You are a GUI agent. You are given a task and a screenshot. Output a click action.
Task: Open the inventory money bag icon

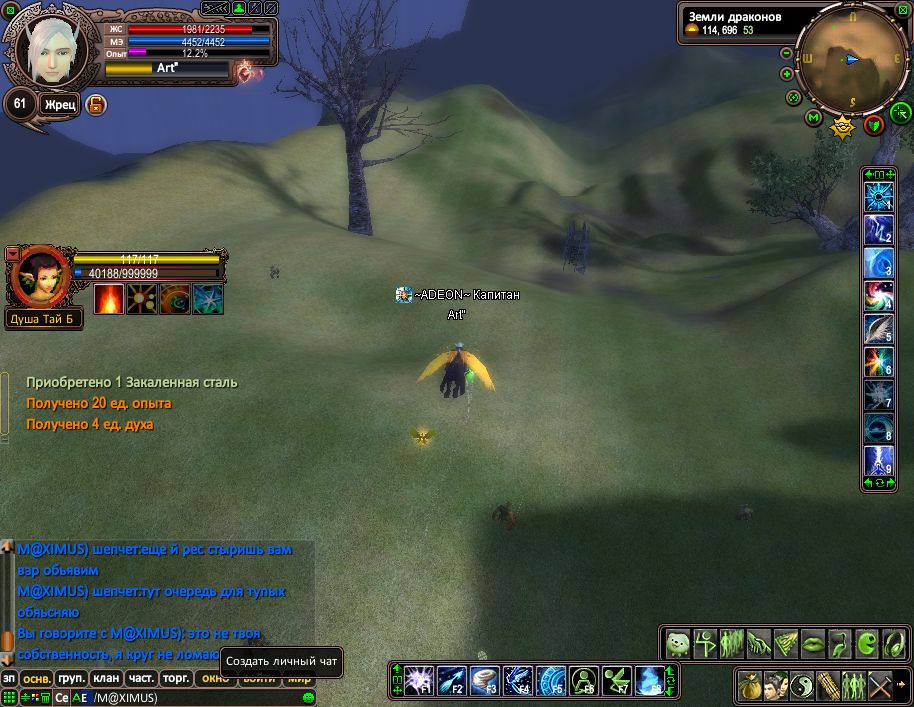click(749, 686)
